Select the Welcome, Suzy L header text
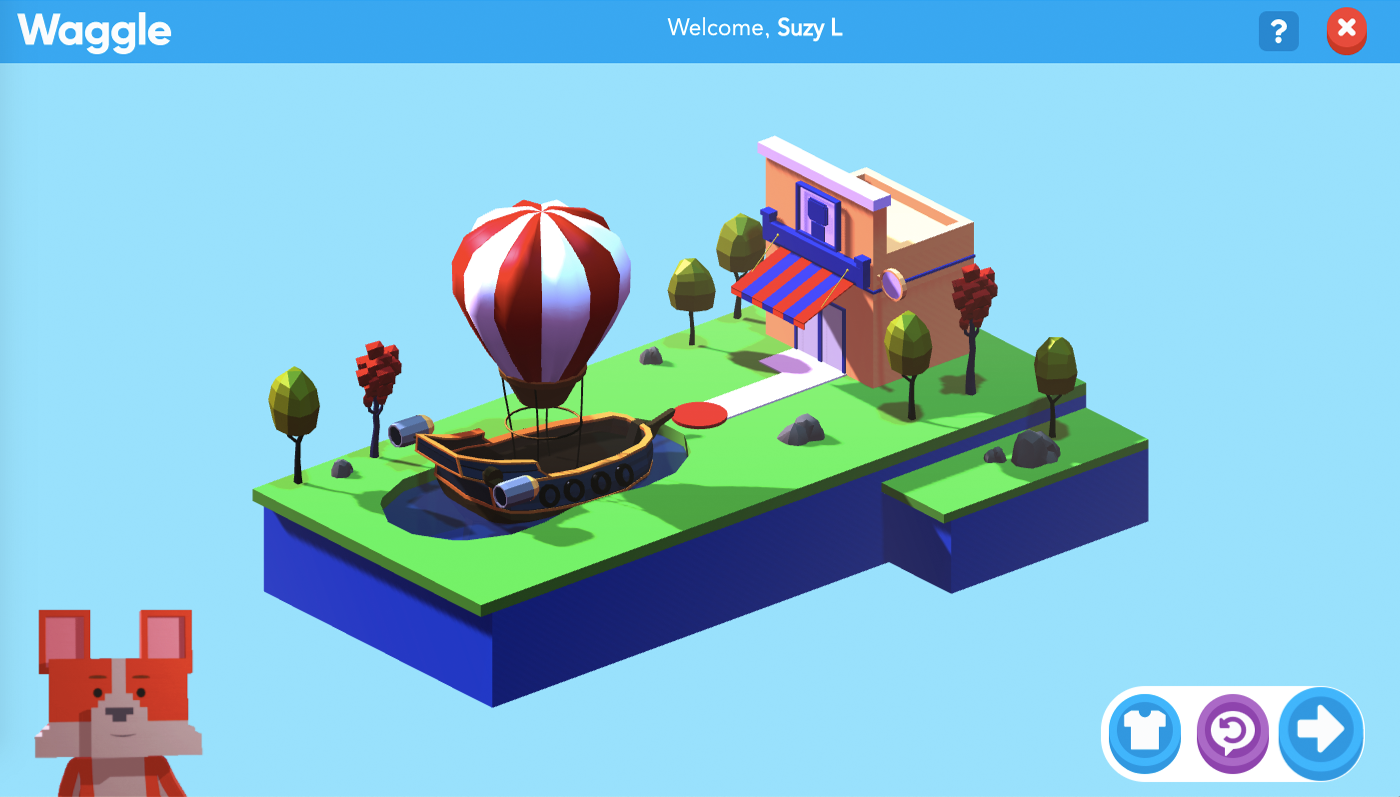Image resolution: width=1400 pixels, height=797 pixels. [754, 29]
